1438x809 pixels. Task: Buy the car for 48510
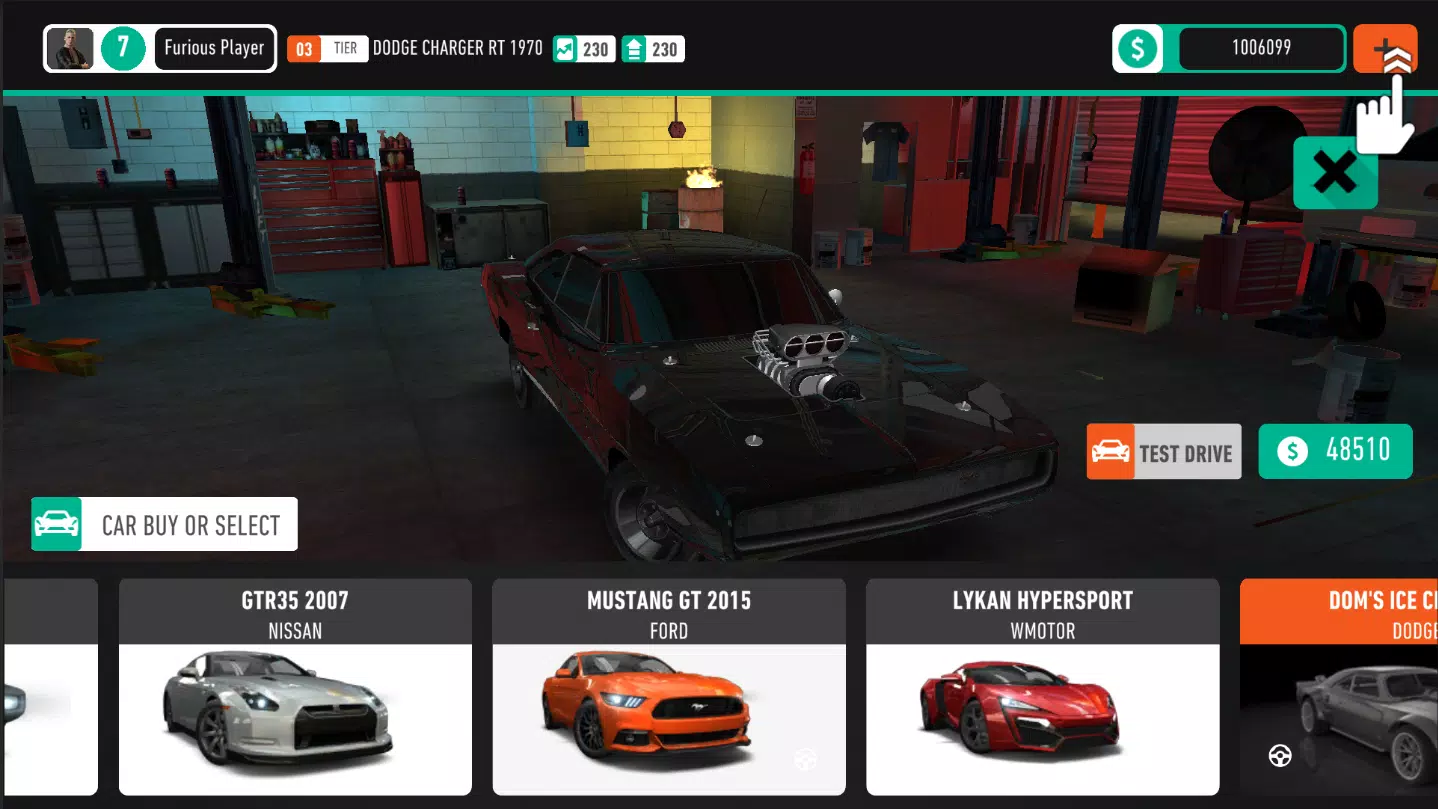[x=1334, y=451]
